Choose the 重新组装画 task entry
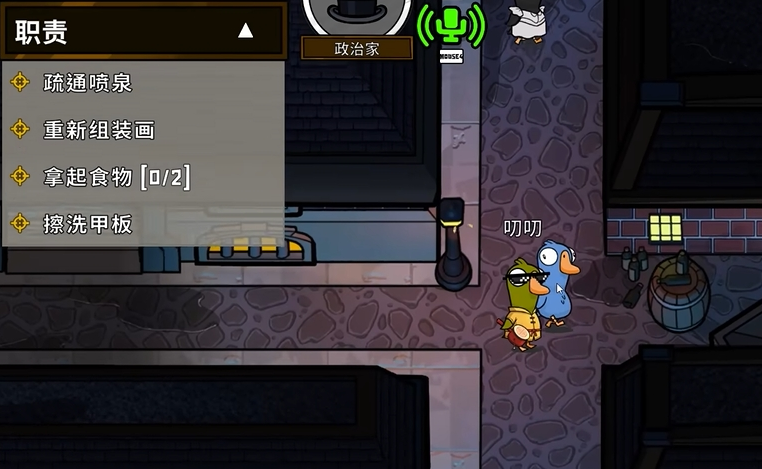 pyautogui.click(x=98, y=130)
